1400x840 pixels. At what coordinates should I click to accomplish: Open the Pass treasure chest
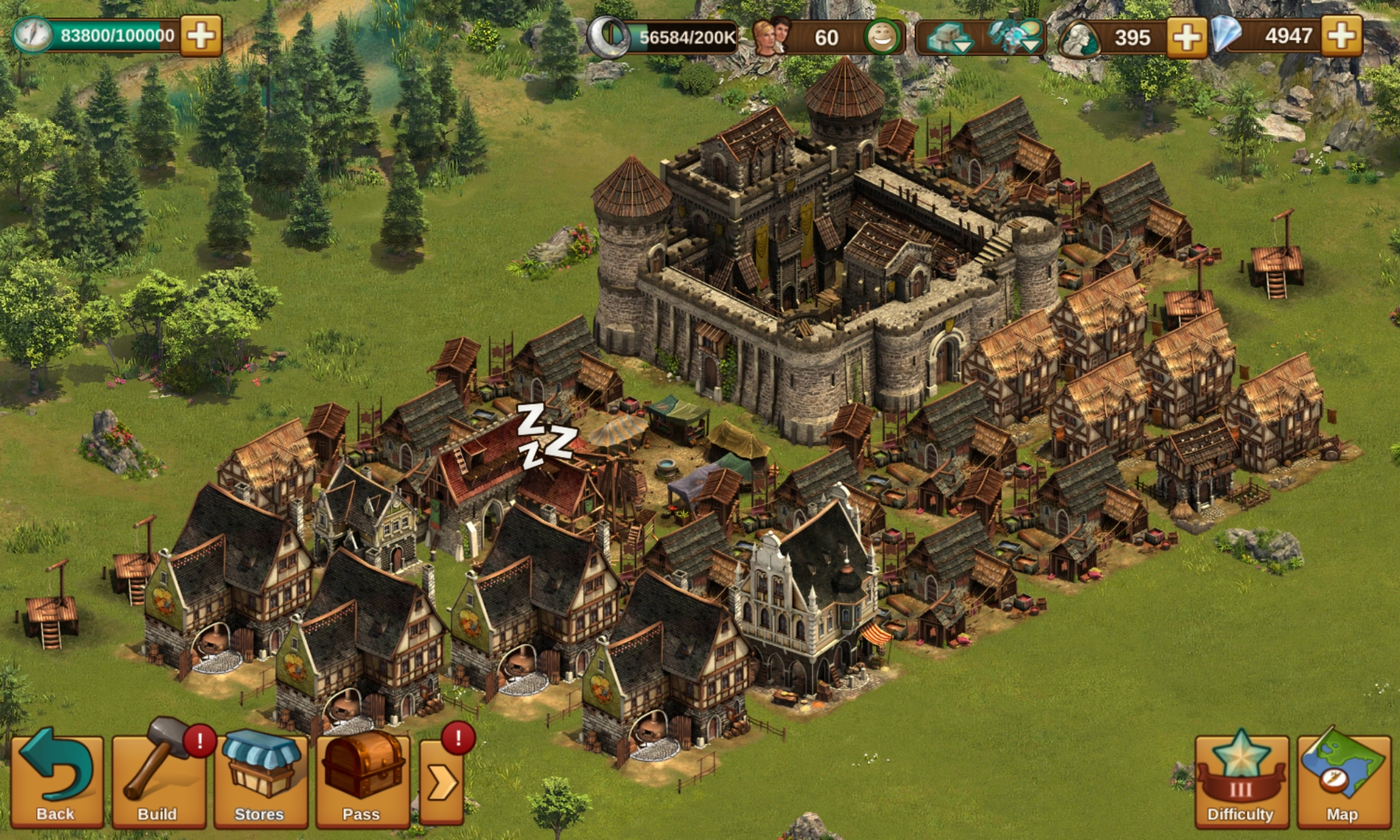tap(362, 780)
